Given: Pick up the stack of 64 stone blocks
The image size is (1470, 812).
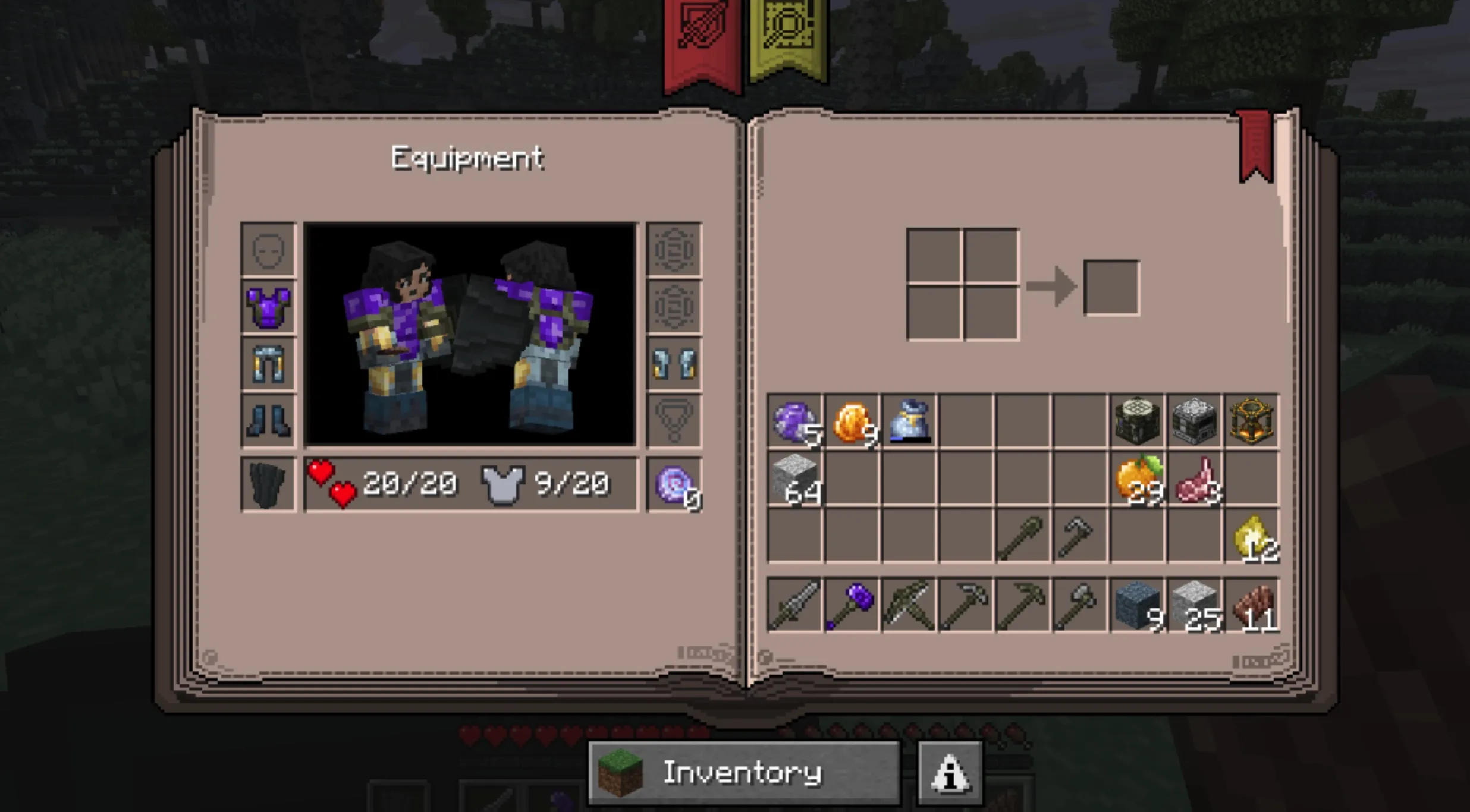Looking at the screenshot, I should tap(794, 479).
